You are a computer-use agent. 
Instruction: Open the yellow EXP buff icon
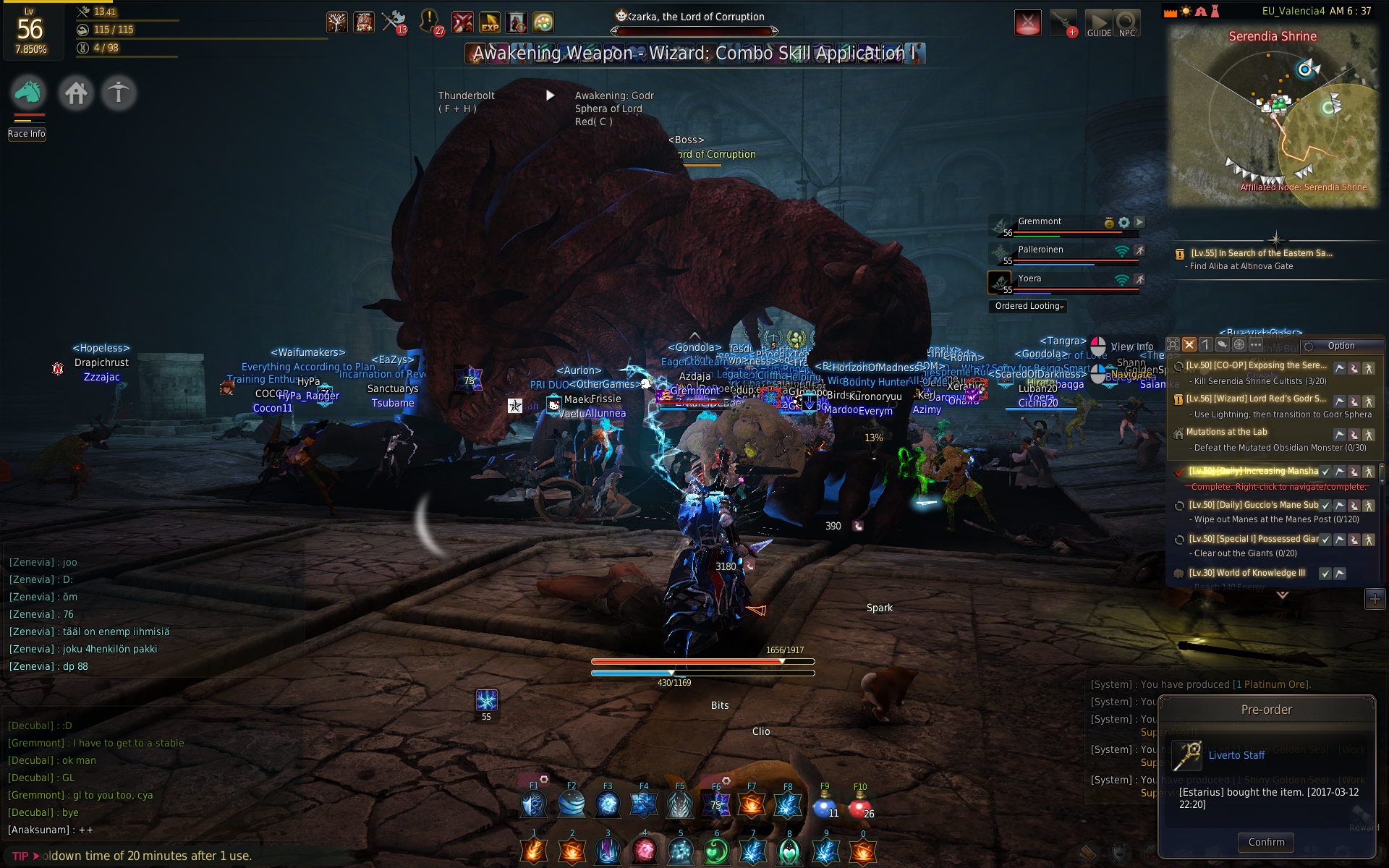pos(490,22)
